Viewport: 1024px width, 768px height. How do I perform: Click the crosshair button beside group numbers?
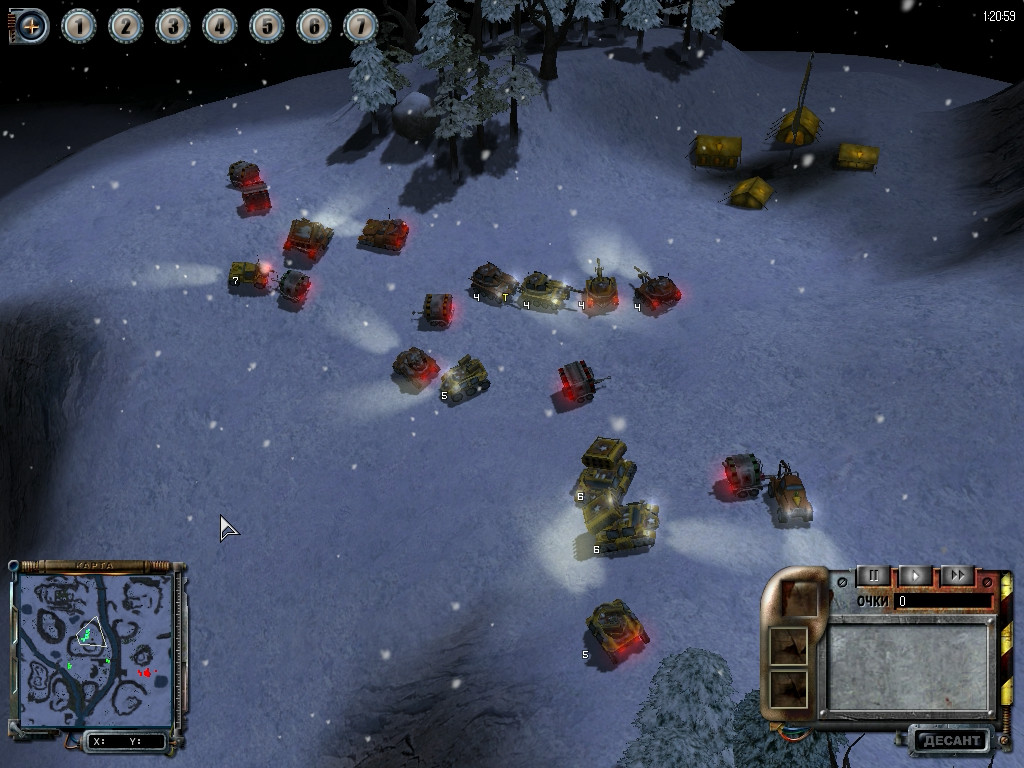pos(31,26)
